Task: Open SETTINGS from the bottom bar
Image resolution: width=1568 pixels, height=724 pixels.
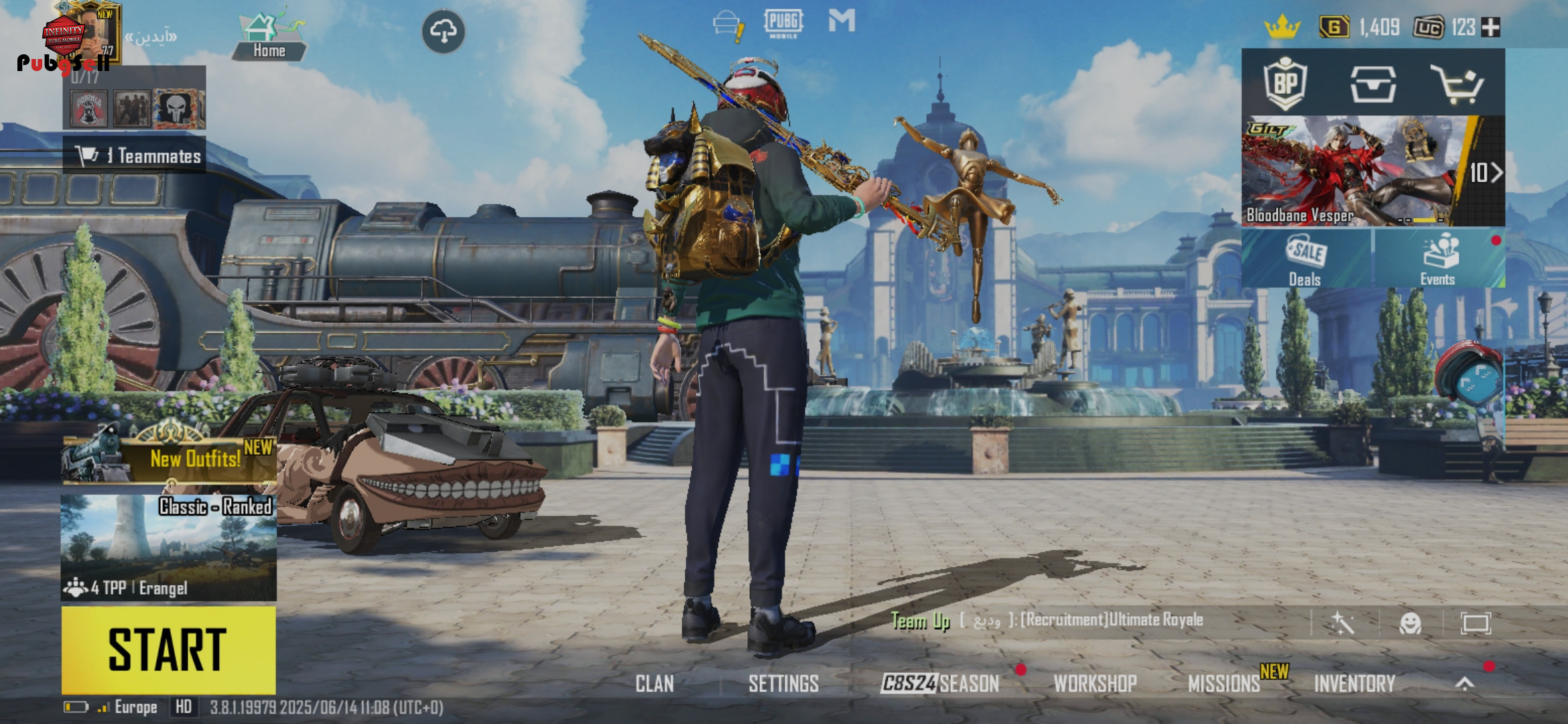Action: coord(783,684)
